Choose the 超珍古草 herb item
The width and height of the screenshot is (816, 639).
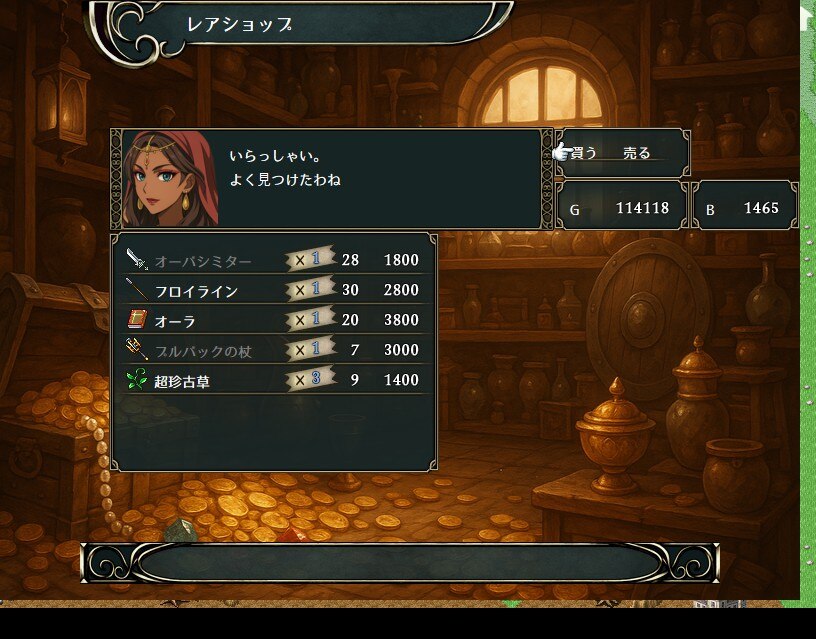pos(273,381)
